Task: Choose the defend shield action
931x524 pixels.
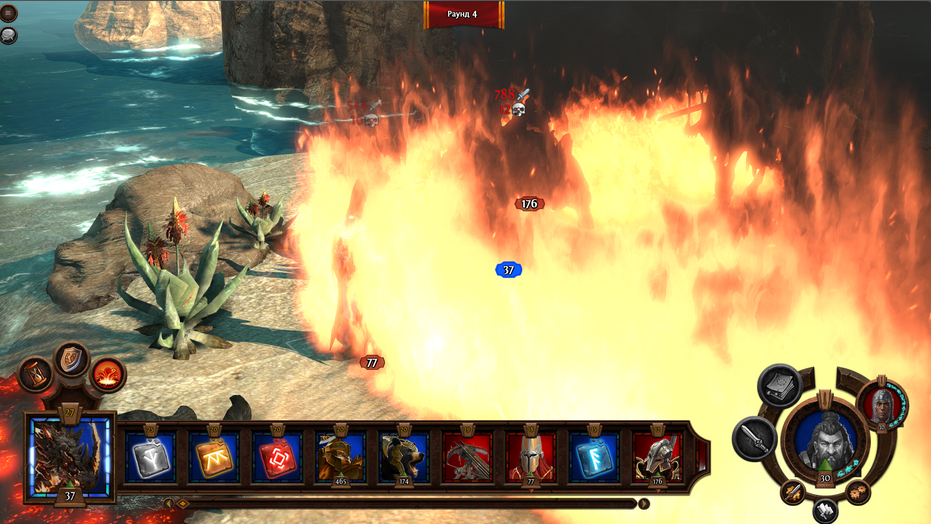Action: 72,358
